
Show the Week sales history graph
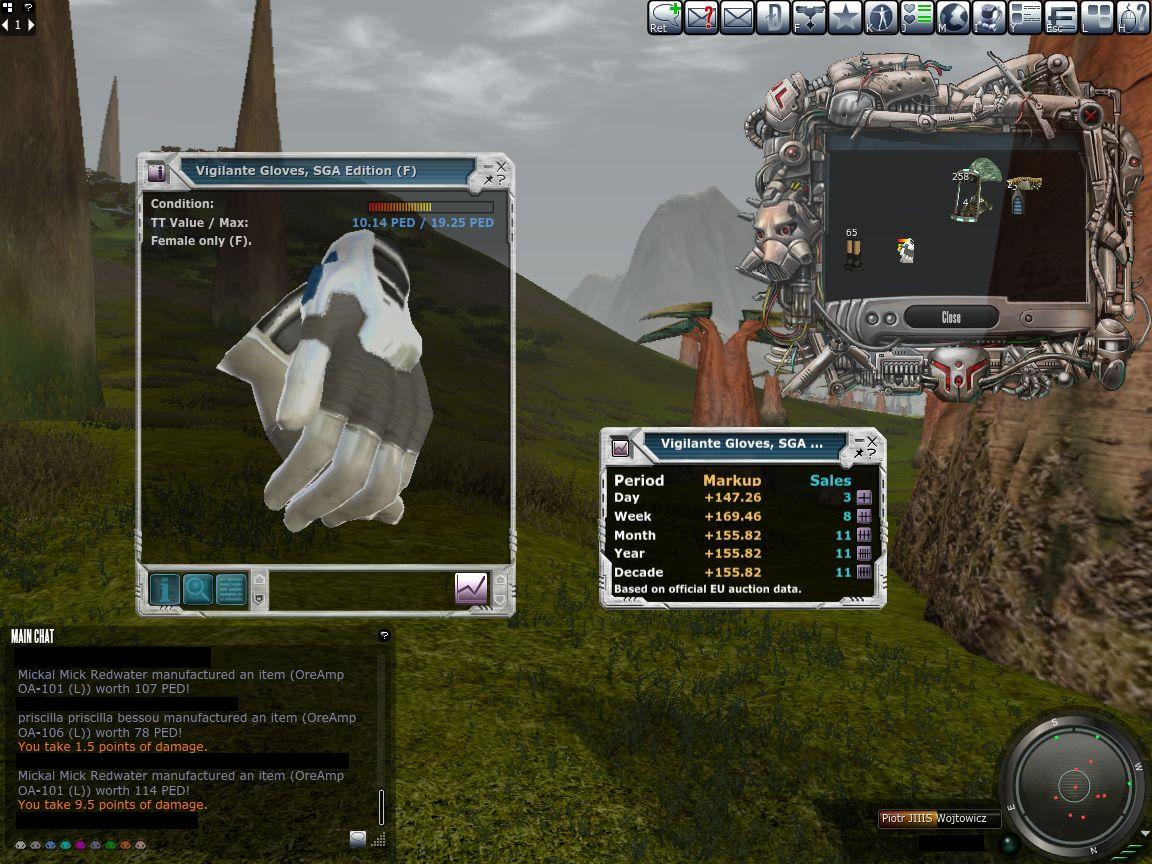864,516
